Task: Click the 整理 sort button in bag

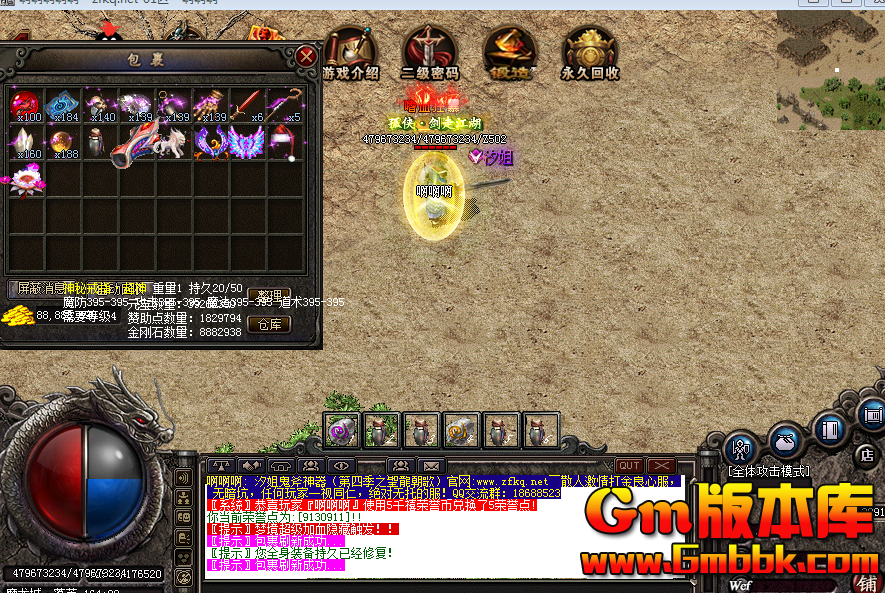Action: coord(270,295)
